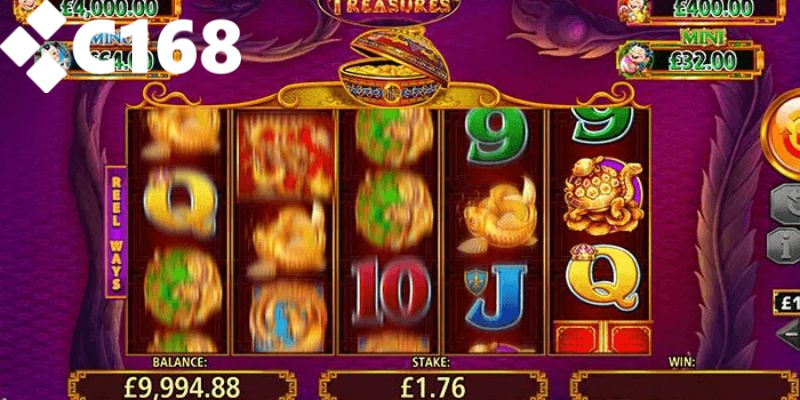Click the grey button below the spin button
This screenshot has height=400, width=800.
[786, 205]
